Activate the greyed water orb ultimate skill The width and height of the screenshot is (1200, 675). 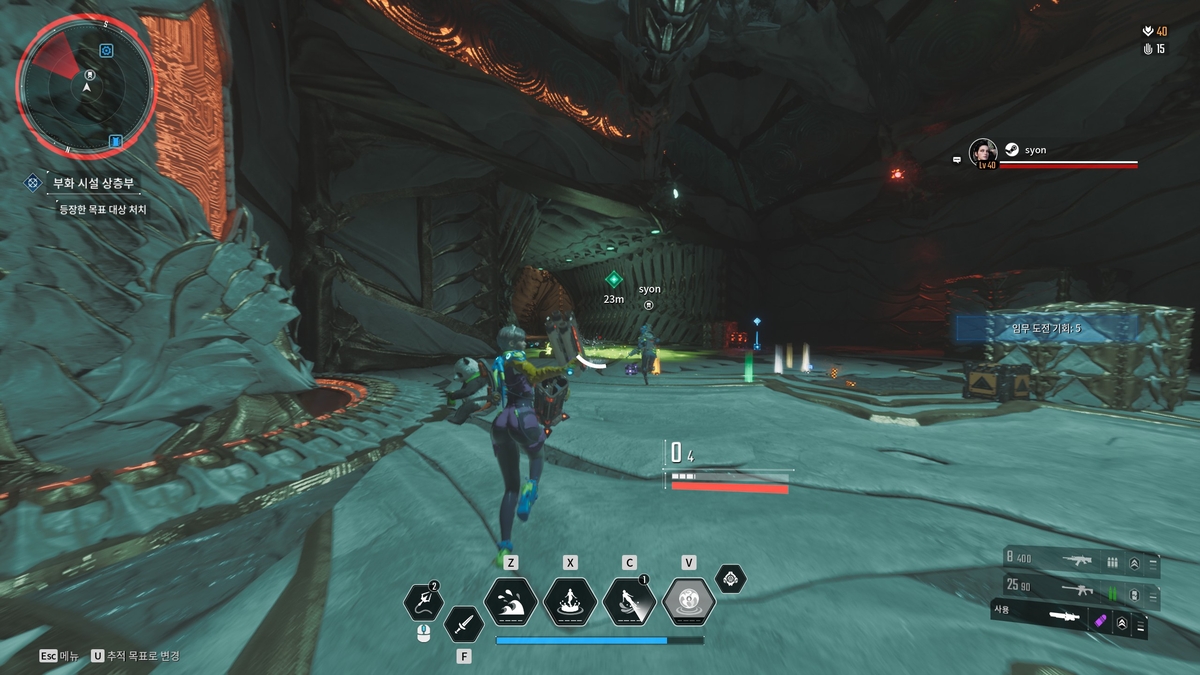click(x=688, y=602)
